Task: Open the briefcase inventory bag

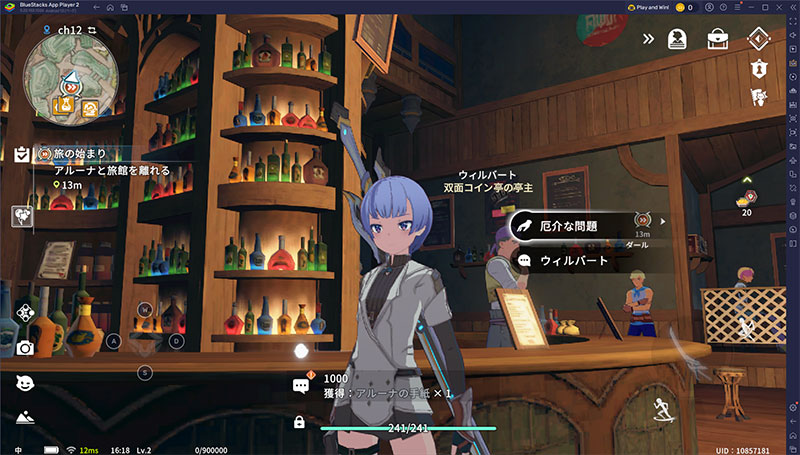Action: [717, 39]
